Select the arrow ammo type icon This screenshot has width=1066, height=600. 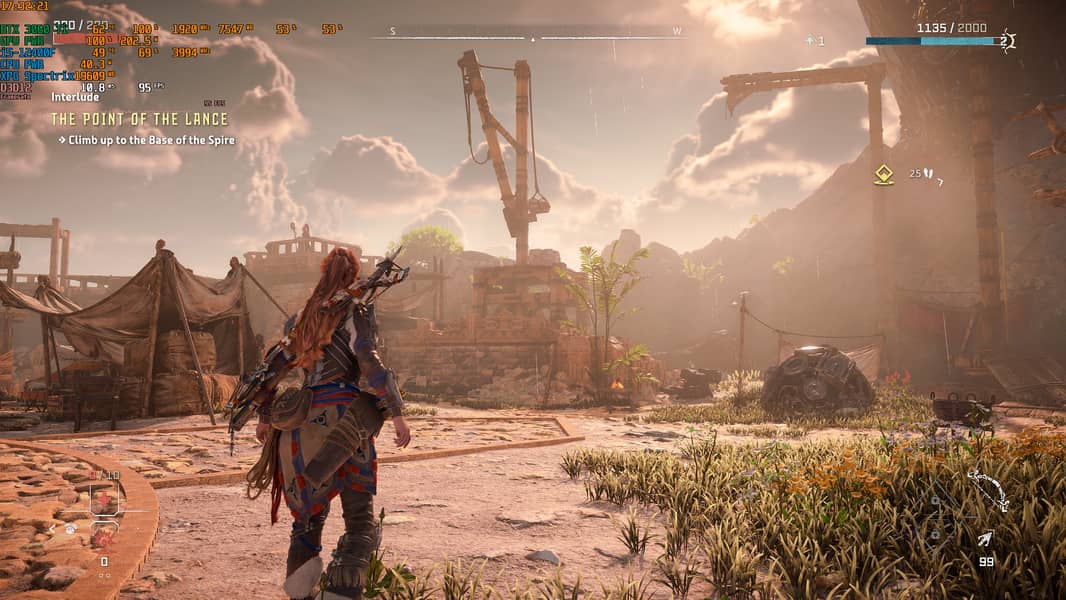point(985,540)
